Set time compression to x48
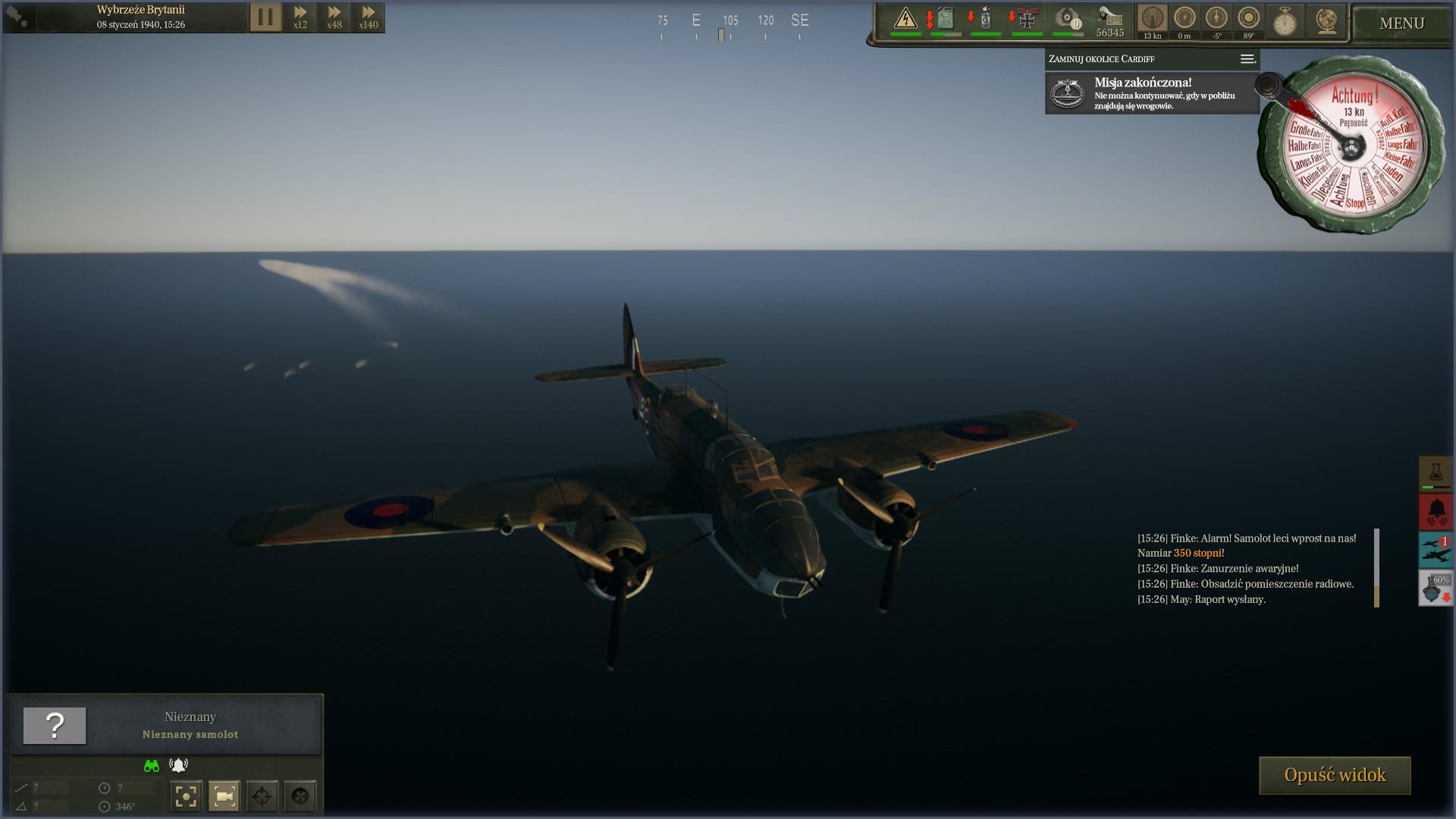Viewport: 1456px width, 819px height. pyautogui.click(x=334, y=17)
